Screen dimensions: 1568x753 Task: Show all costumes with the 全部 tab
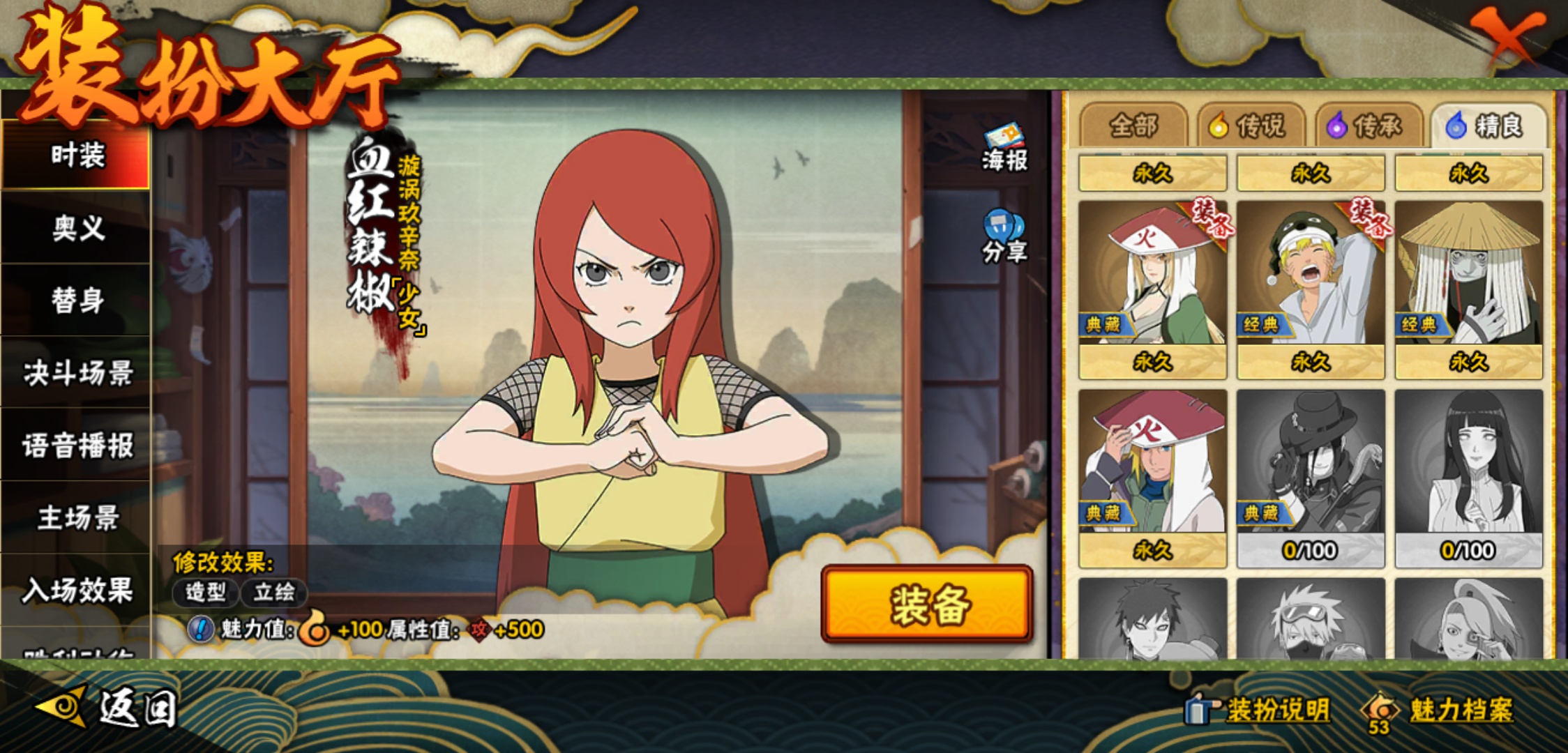1133,126
